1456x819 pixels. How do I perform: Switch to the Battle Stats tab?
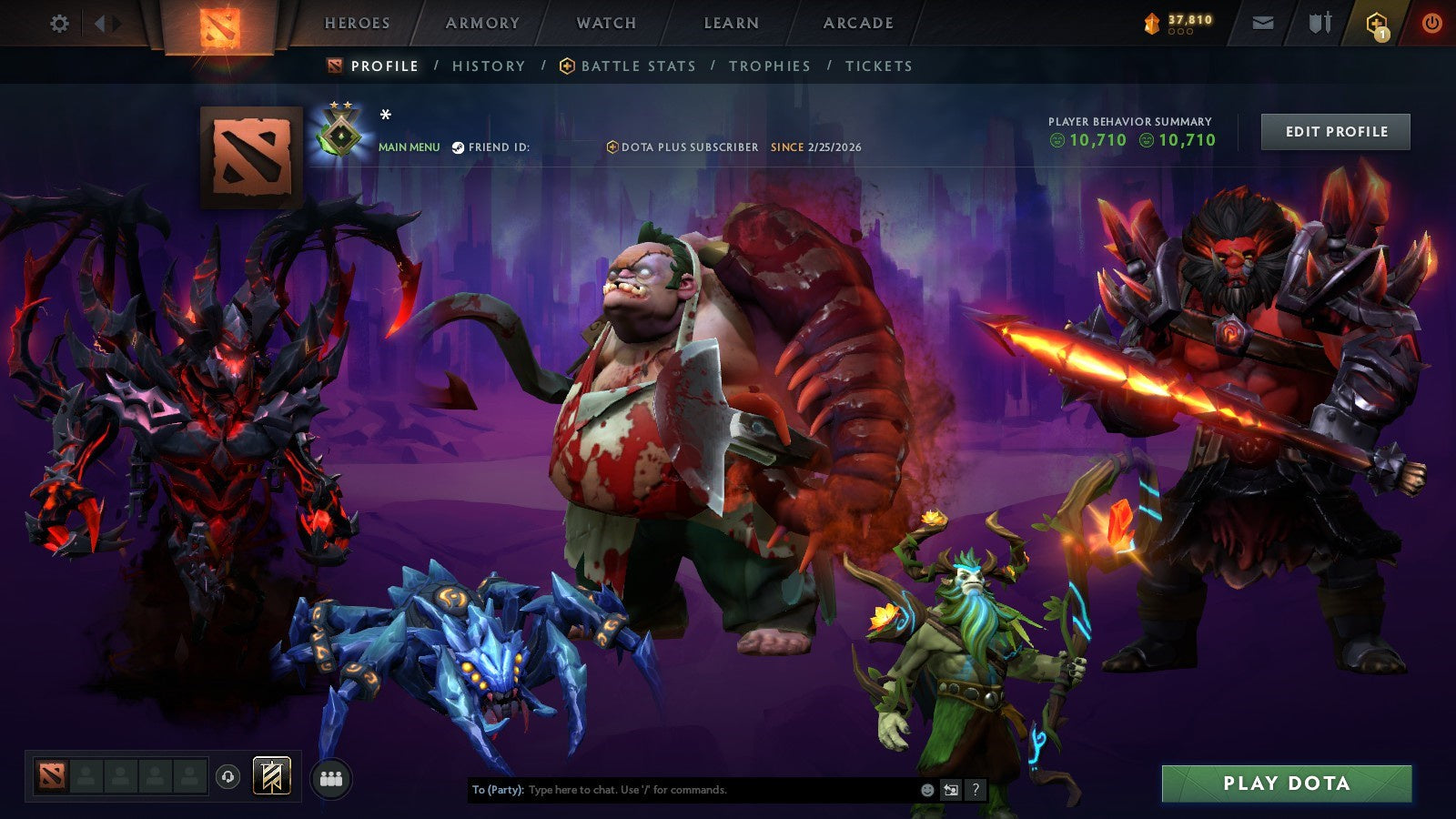point(637,66)
